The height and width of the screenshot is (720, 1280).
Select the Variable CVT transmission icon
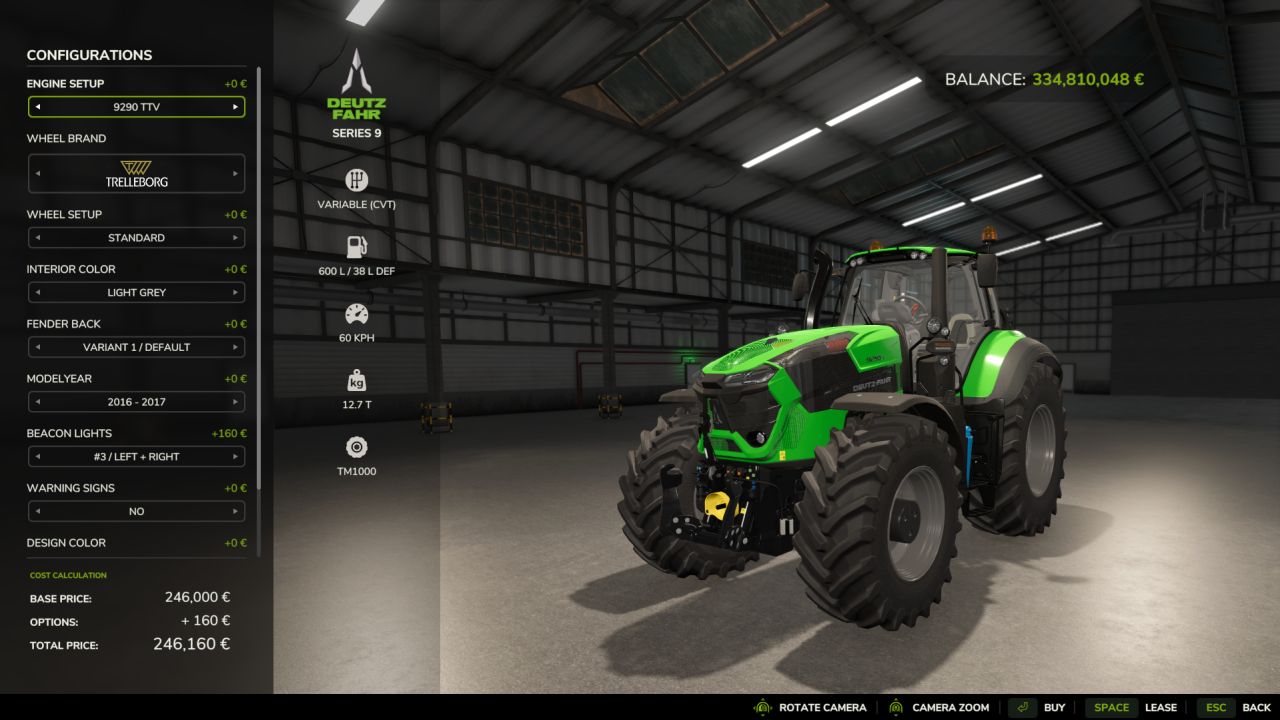357,181
